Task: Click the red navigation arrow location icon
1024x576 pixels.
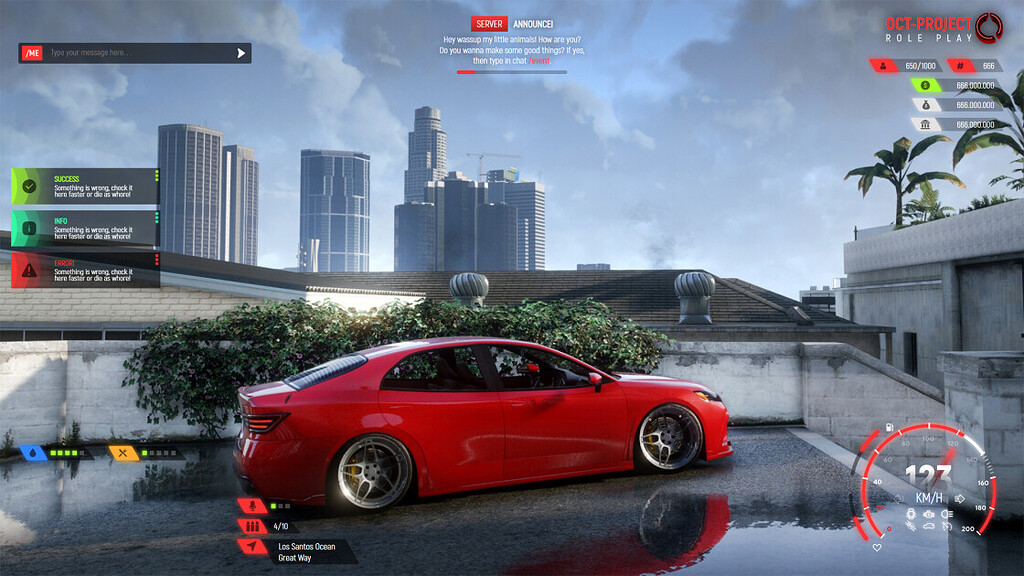Action: point(251,546)
